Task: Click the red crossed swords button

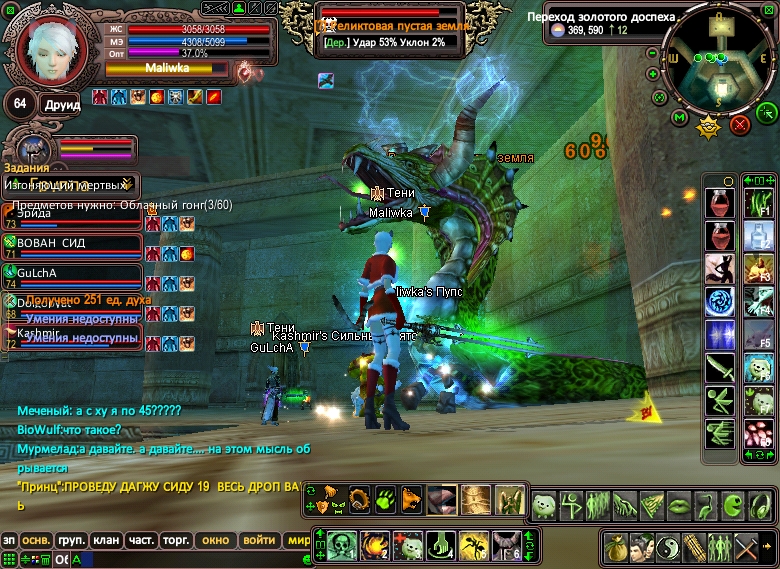Action: pyautogui.click(x=740, y=124)
